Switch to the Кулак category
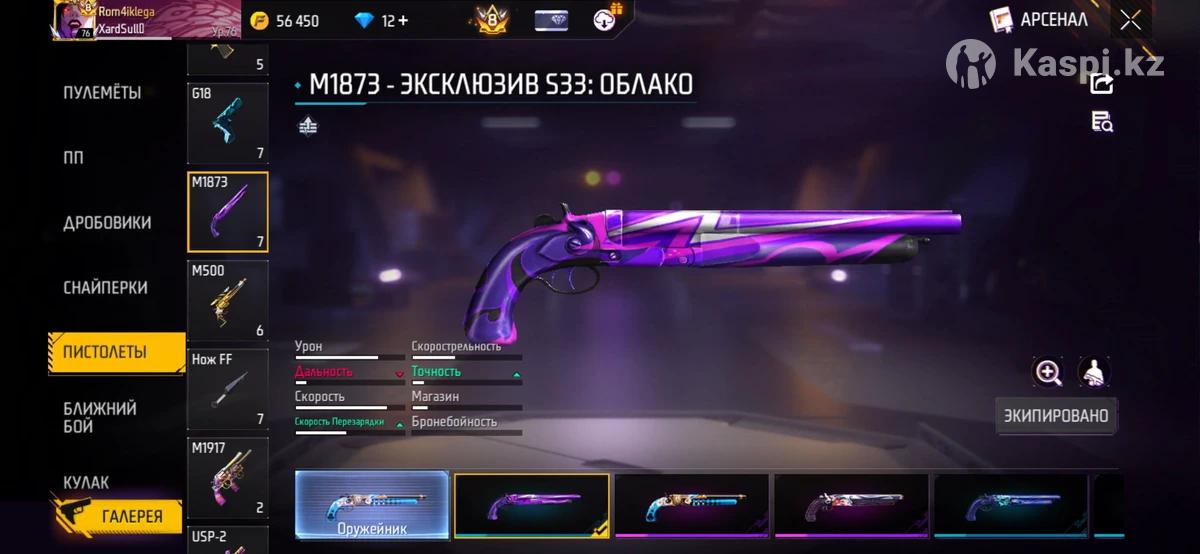This screenshot has width=1200, height=554. pyautogui.click(x=86, y=482)
